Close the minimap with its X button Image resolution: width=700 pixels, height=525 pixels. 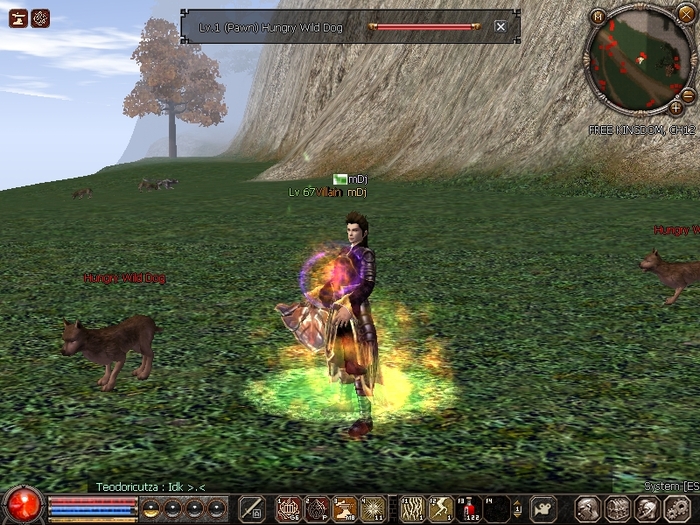pyautogui.click(x=685, y=15)
